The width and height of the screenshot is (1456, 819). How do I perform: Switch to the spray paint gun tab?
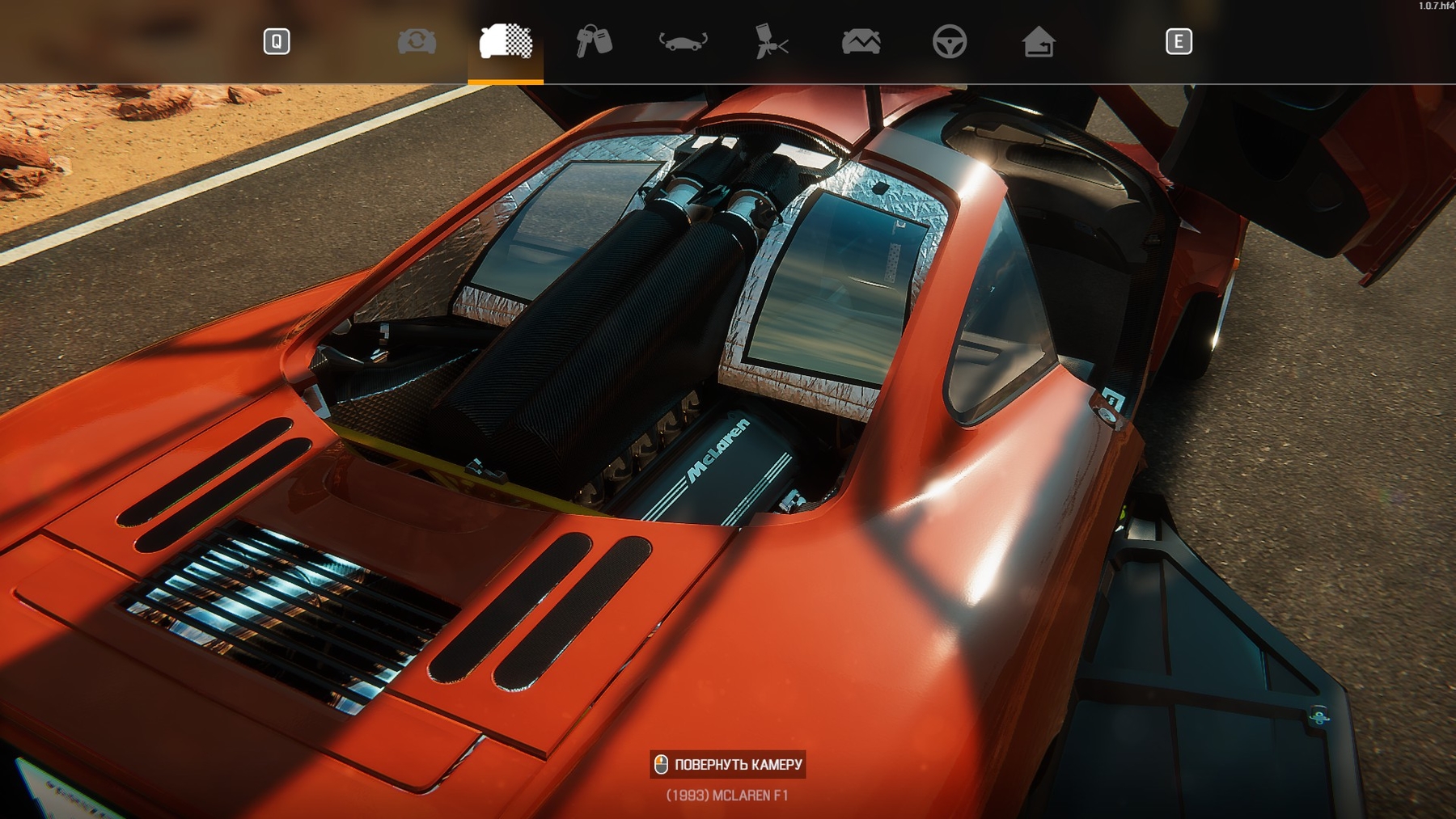pos(772,41)
